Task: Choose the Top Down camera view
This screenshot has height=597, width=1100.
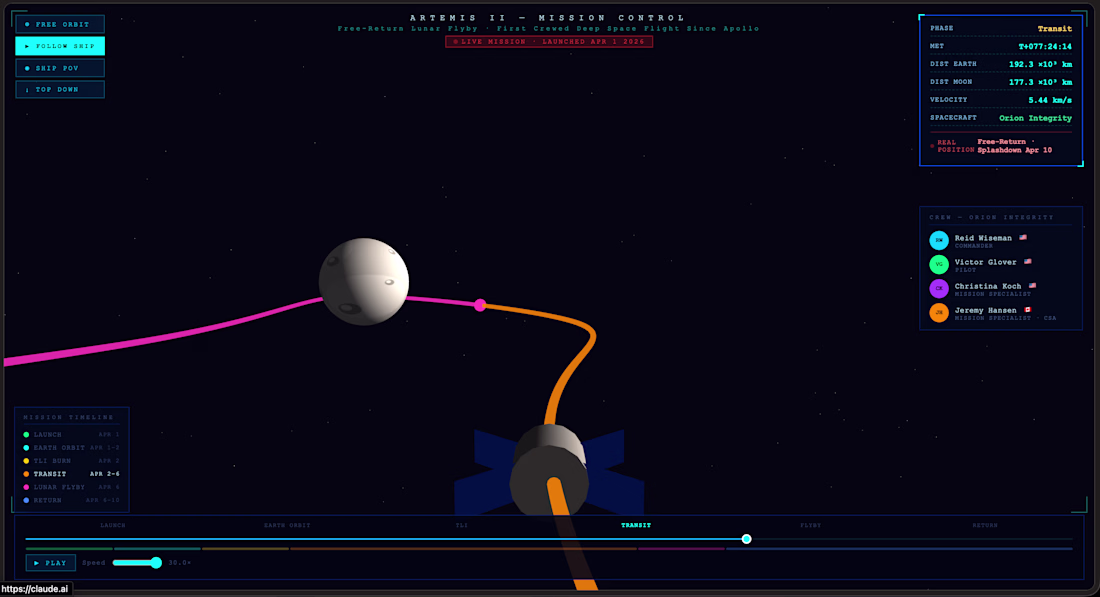Action: (60, 90)
